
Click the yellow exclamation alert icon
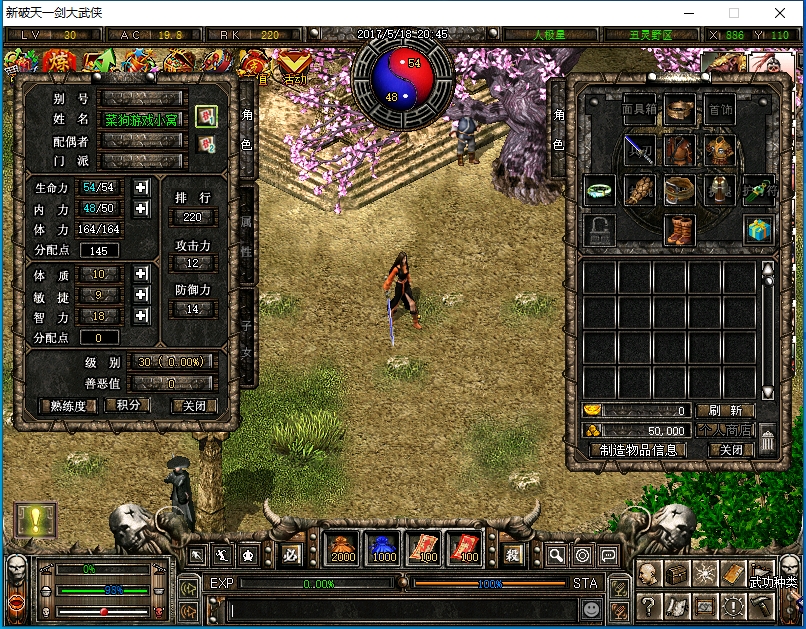point(36,519)
